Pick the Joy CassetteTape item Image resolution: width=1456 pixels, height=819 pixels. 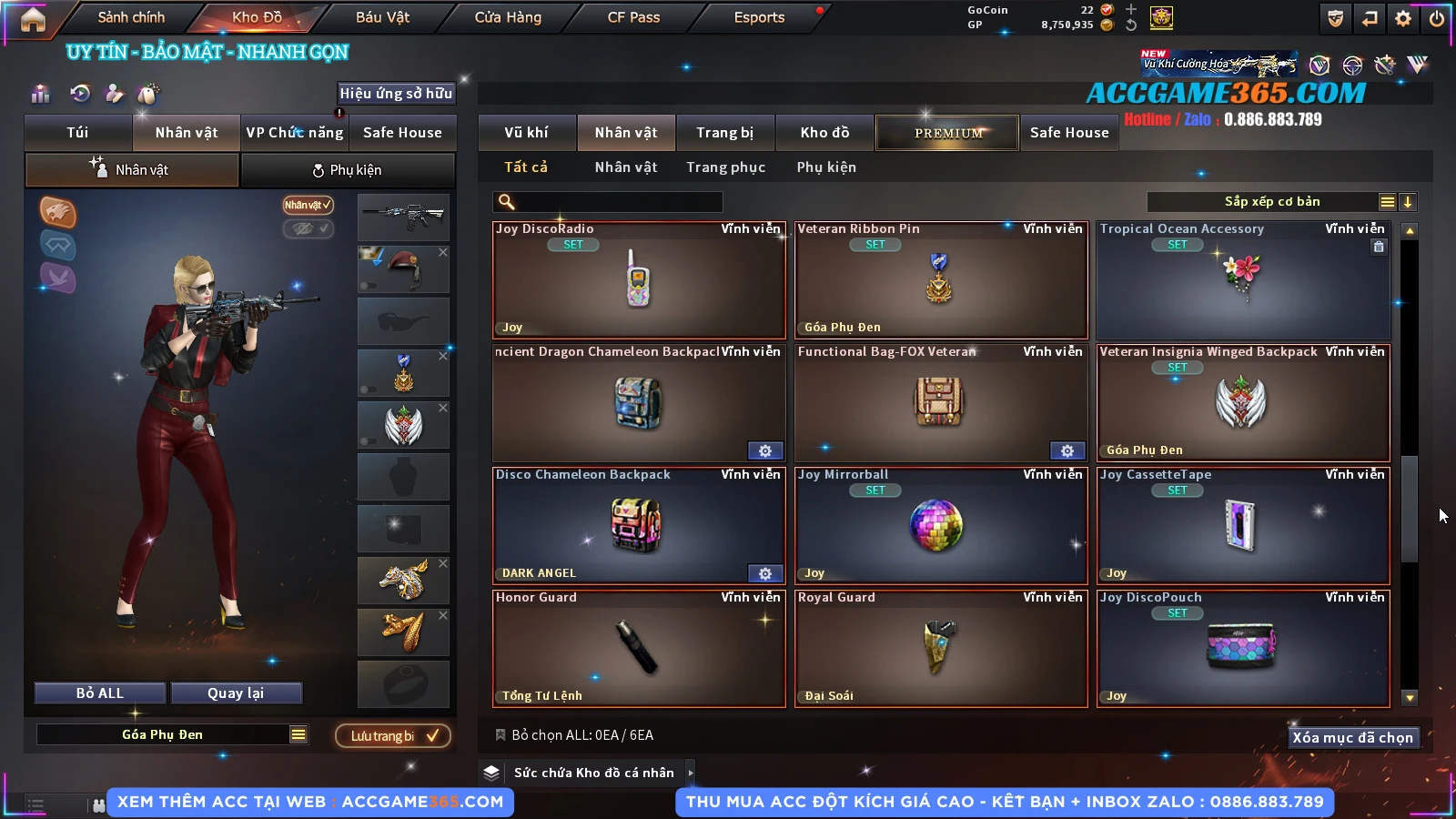click(x=1243, y=525)
